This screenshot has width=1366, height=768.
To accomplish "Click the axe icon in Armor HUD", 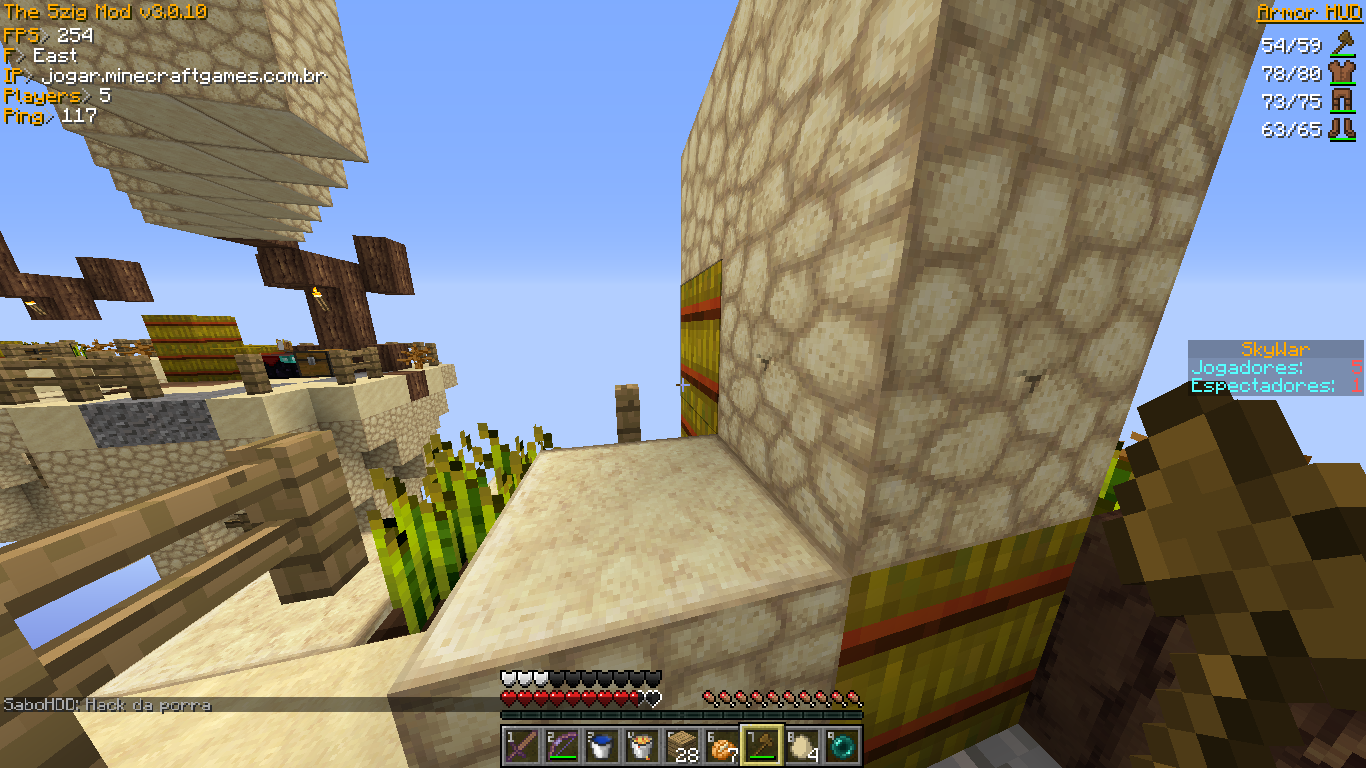I will (1340, 44).
